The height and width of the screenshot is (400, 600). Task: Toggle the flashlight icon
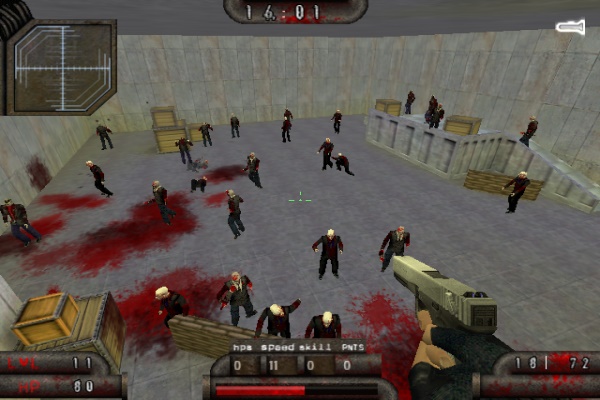[569, 27]
